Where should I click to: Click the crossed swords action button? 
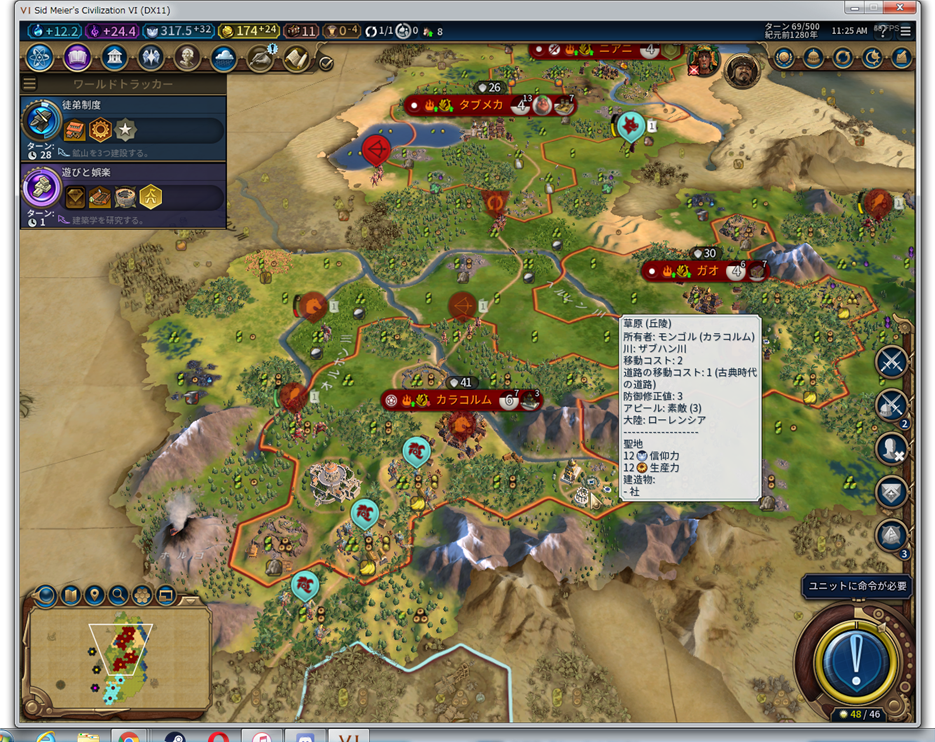(891, 362)
